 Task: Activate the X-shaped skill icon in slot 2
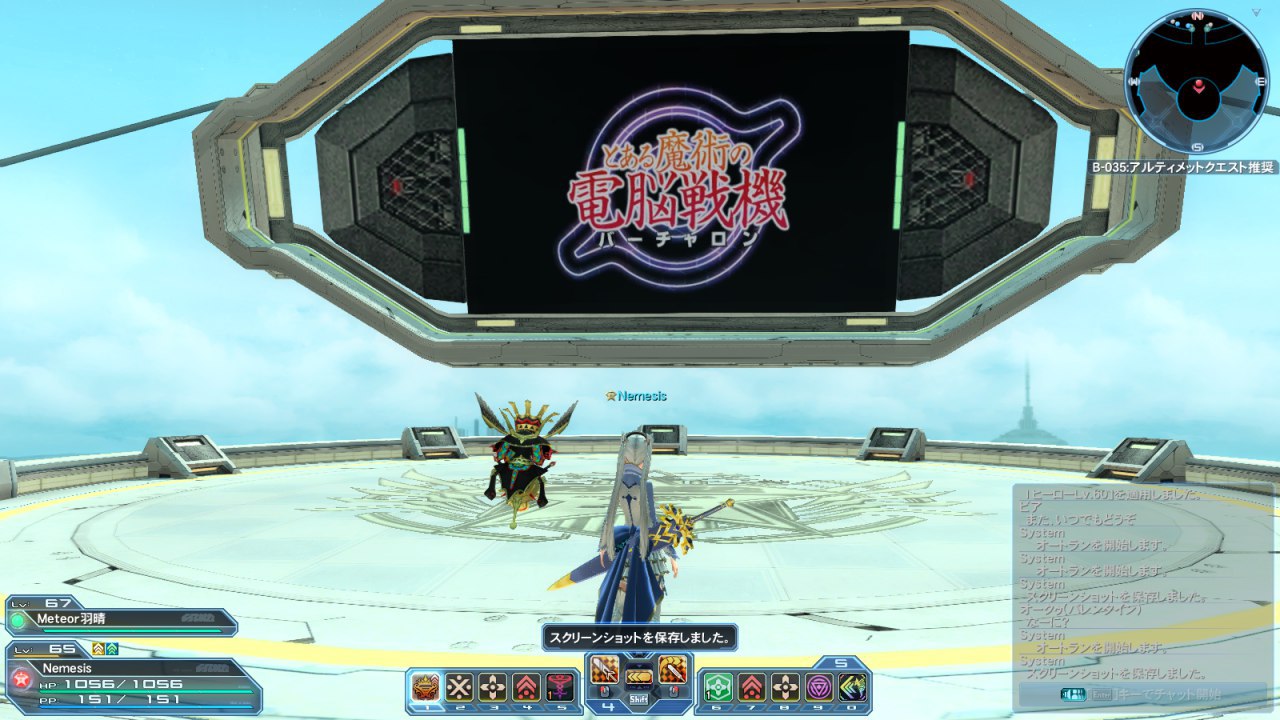[459, 687]
